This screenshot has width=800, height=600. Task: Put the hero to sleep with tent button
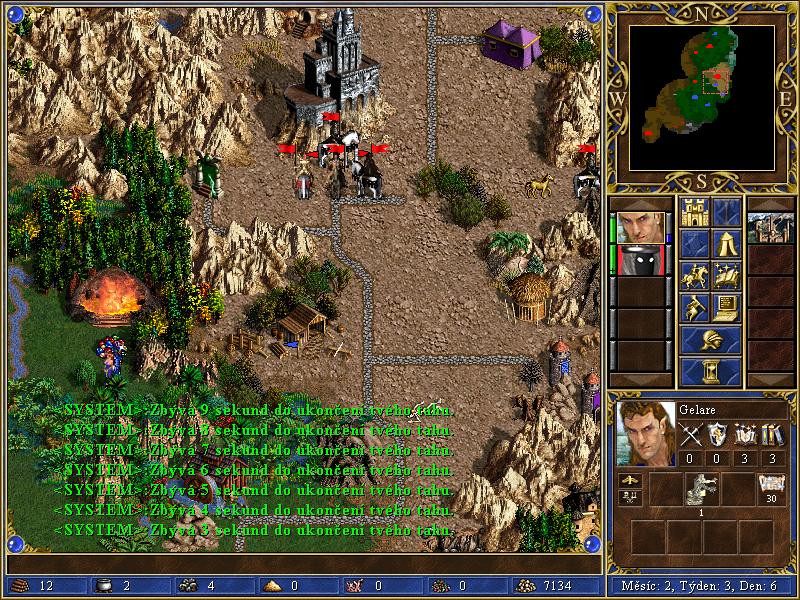point(727,243)
